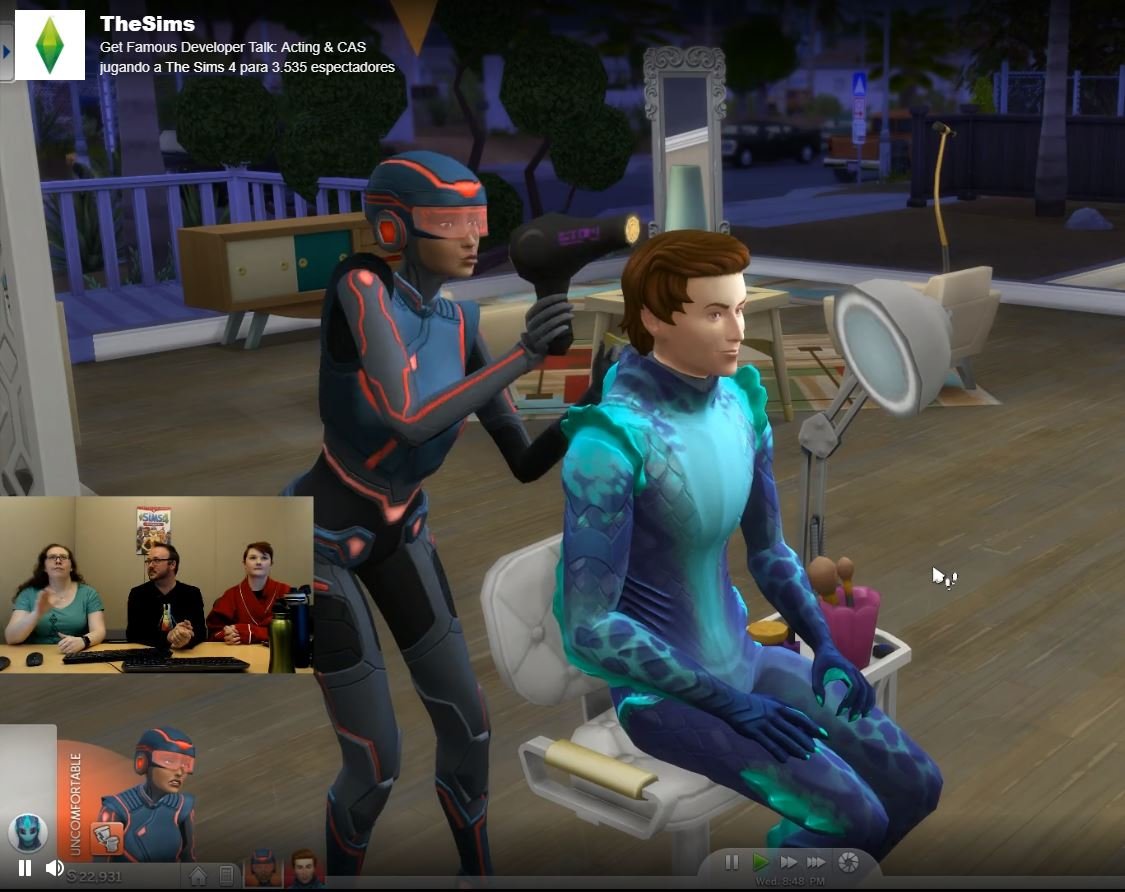
Task: Click the alien-faced round portrait icon
Action: (x=27, y=832)
